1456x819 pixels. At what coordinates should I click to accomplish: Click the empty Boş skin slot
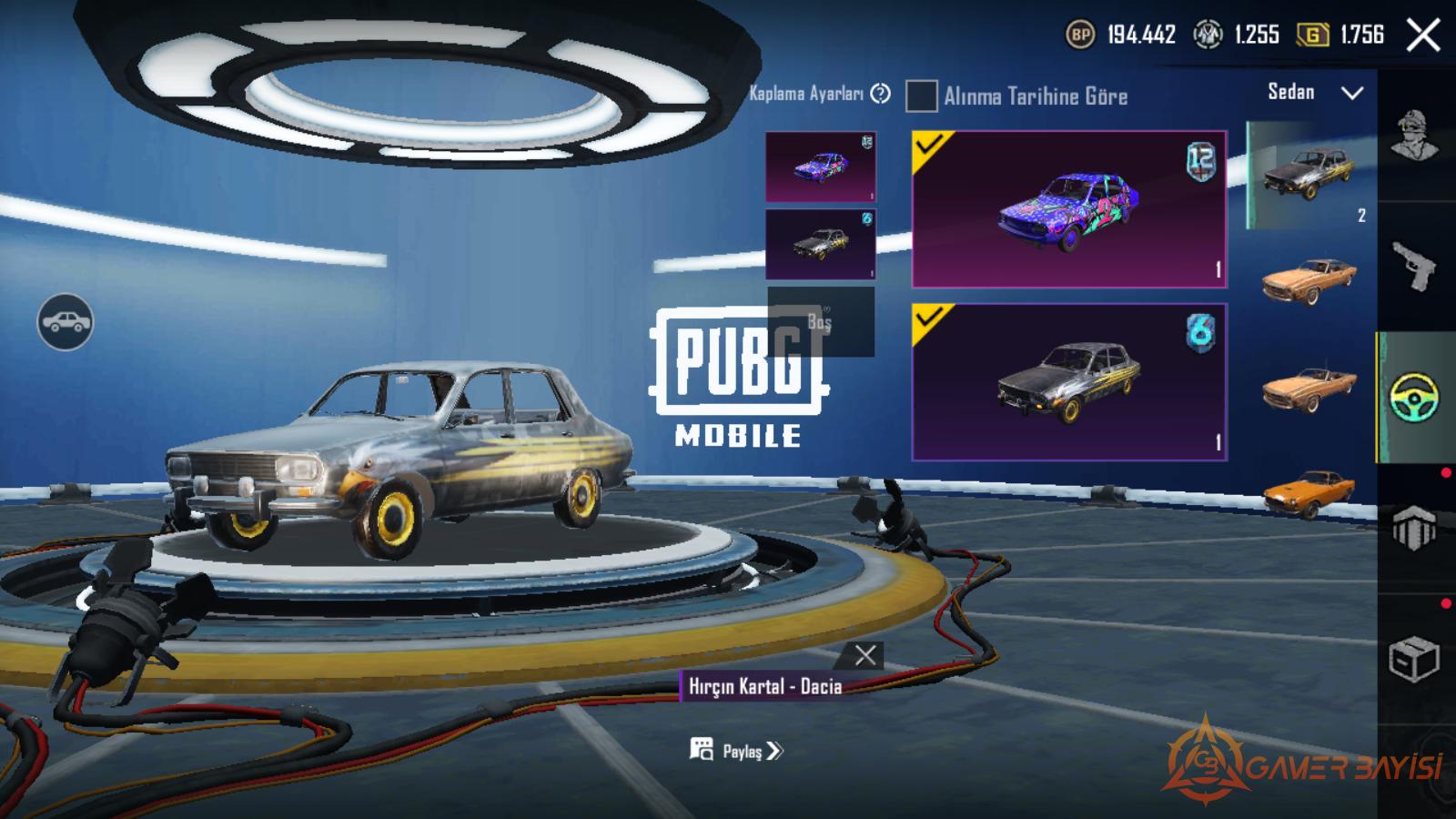point(820,321)
